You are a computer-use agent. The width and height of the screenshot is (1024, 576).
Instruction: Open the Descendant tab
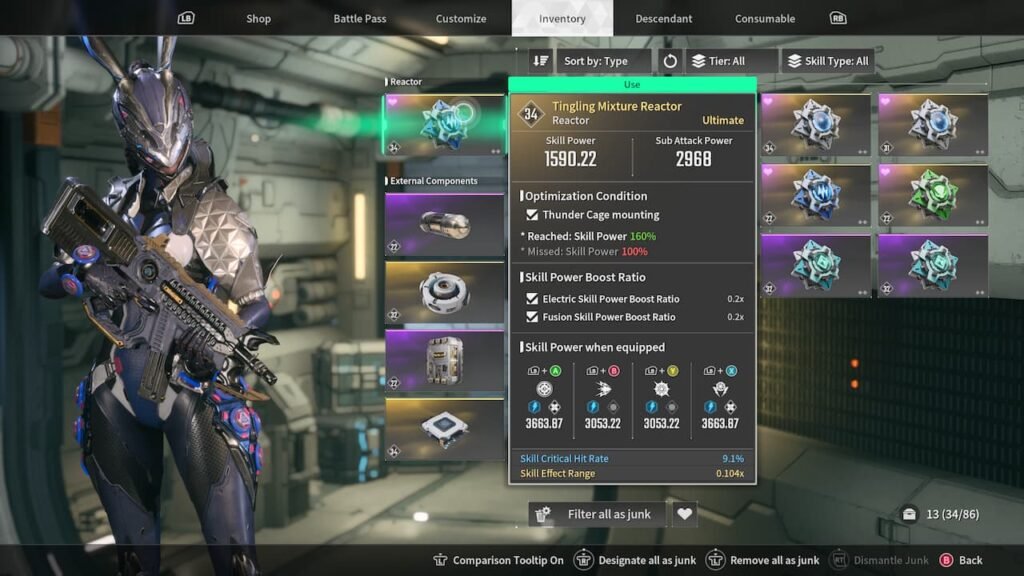click(x=664, y=18)
